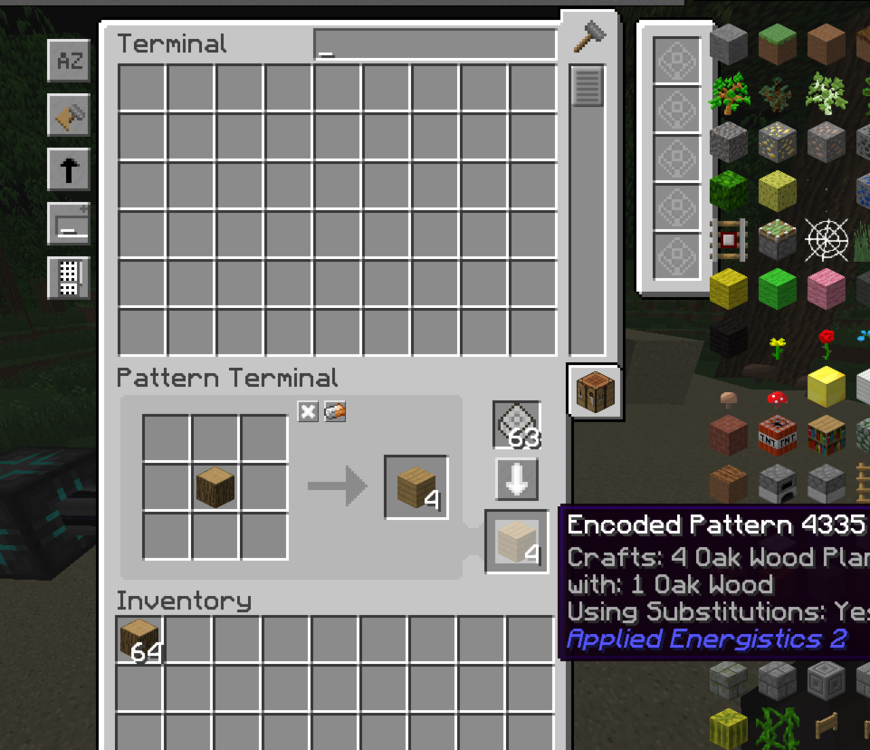Image resolution: width=870 pixels, height=750 pixels.
Task: Toggle the upward arrow sort direction button
Action: pos(69,170)
